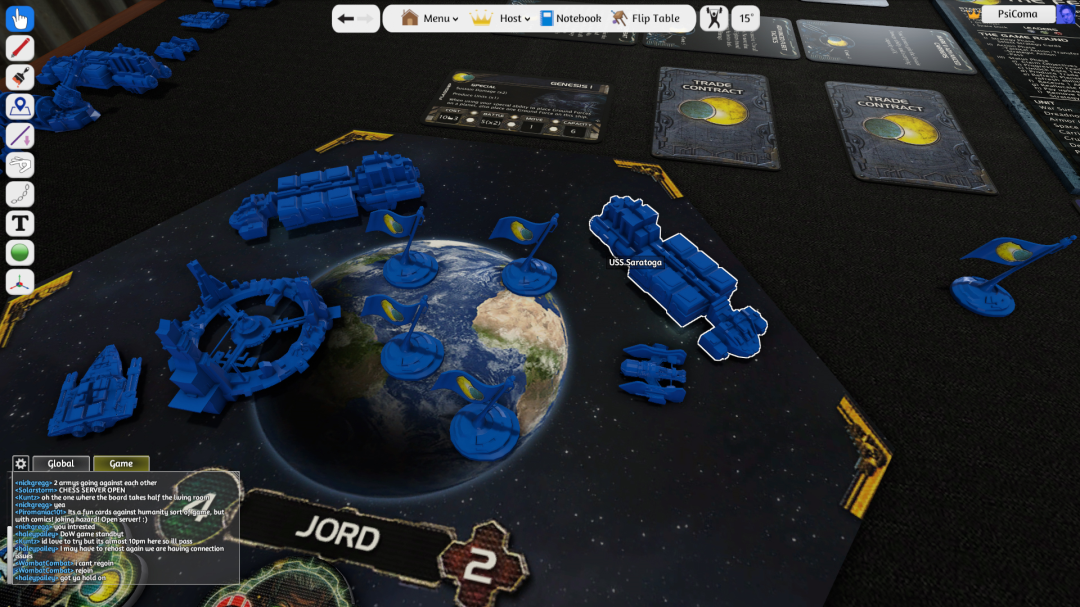This screenshot has height=607, width=1080.
Task: Choose the flick hand tool
Action: (x=20, y=165)
